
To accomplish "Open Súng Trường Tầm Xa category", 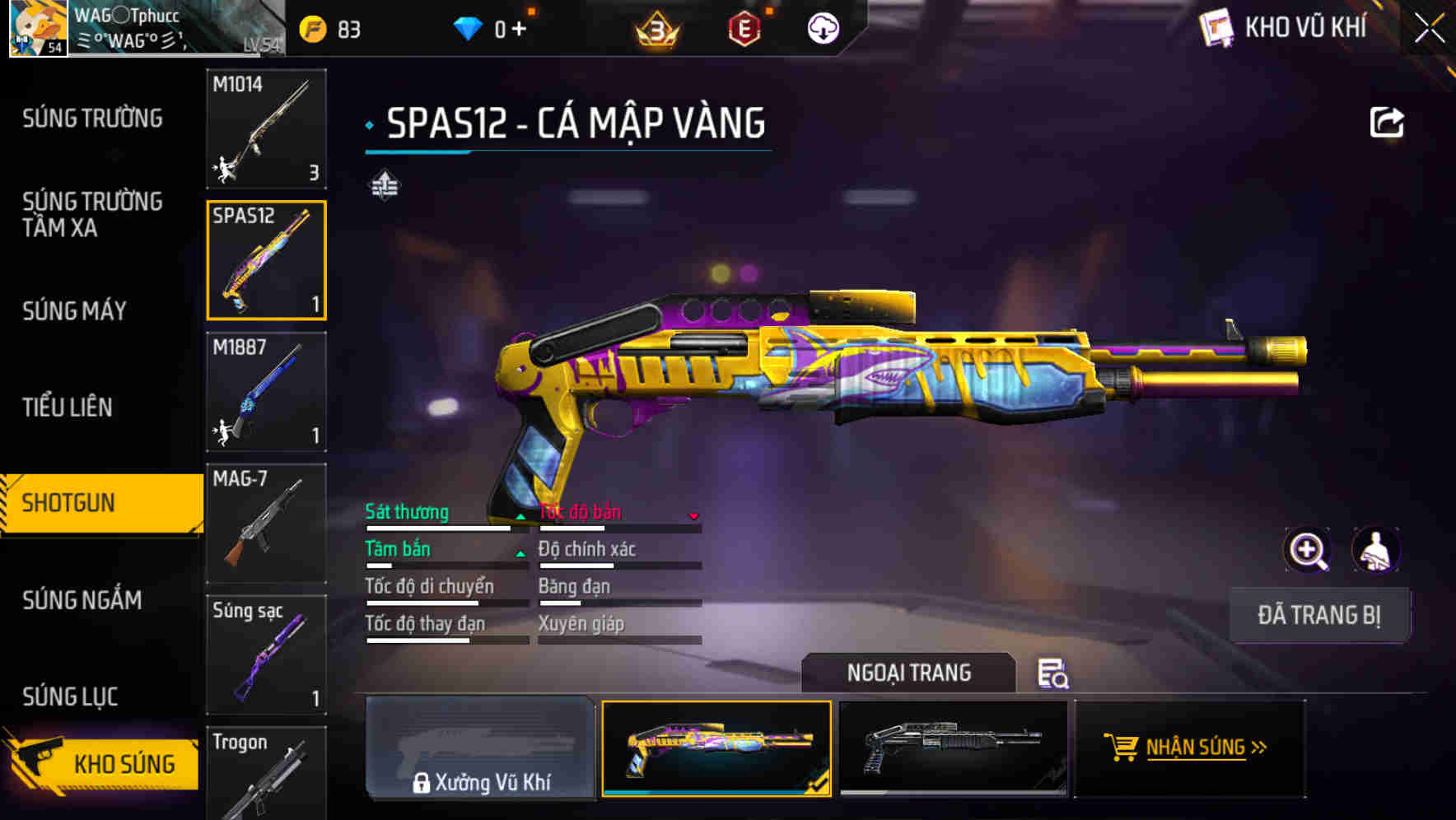I will coord(92,215).
